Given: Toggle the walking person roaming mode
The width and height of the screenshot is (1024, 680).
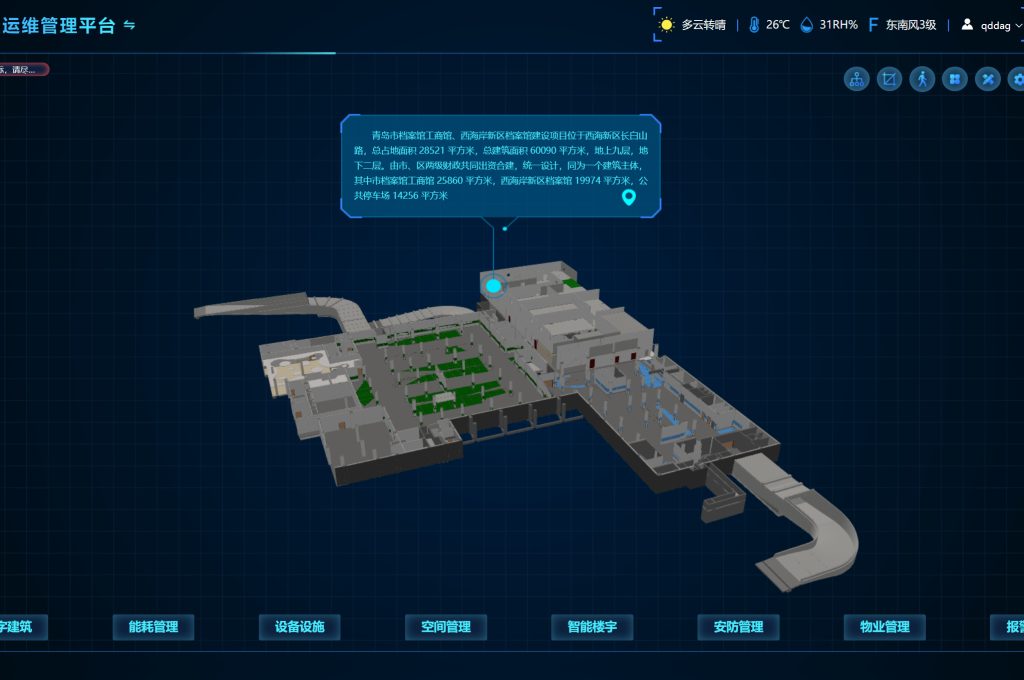Looking at the screenshot, I should 922,79.
